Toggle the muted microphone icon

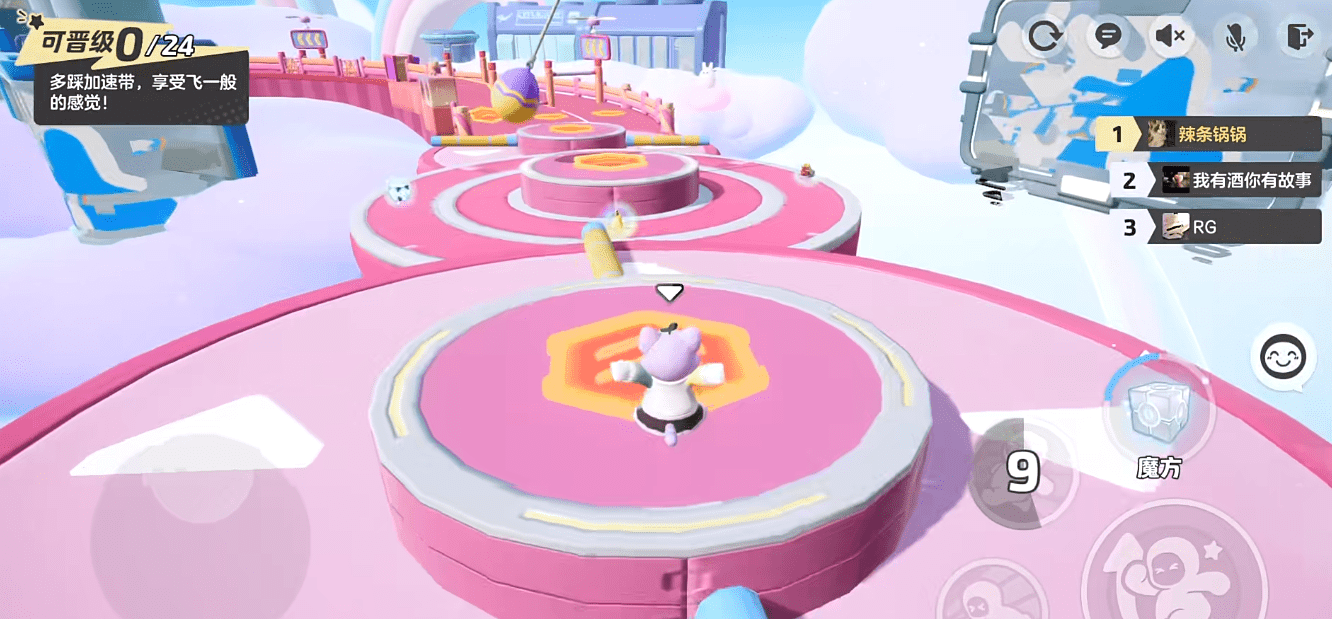[1235, 38]
